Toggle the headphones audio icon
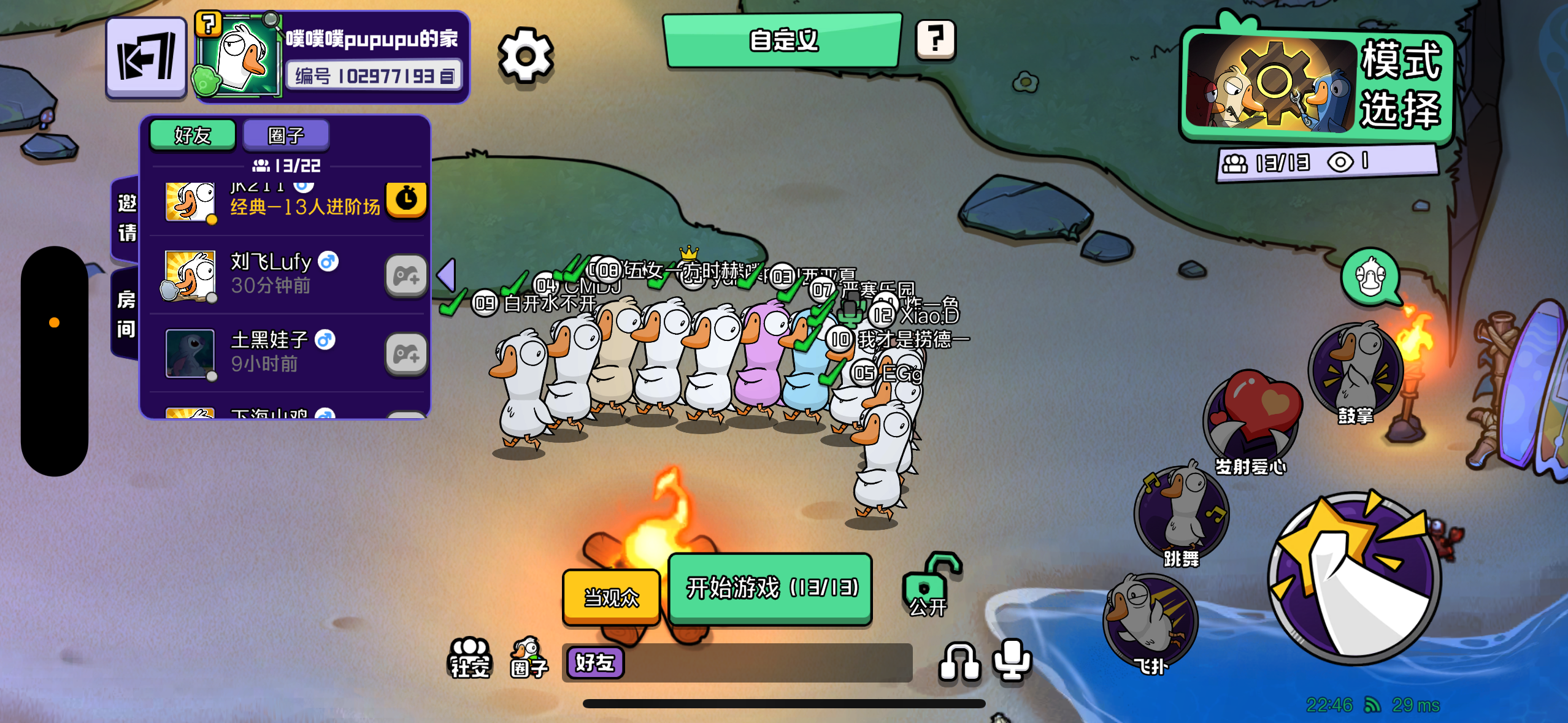 959,662
